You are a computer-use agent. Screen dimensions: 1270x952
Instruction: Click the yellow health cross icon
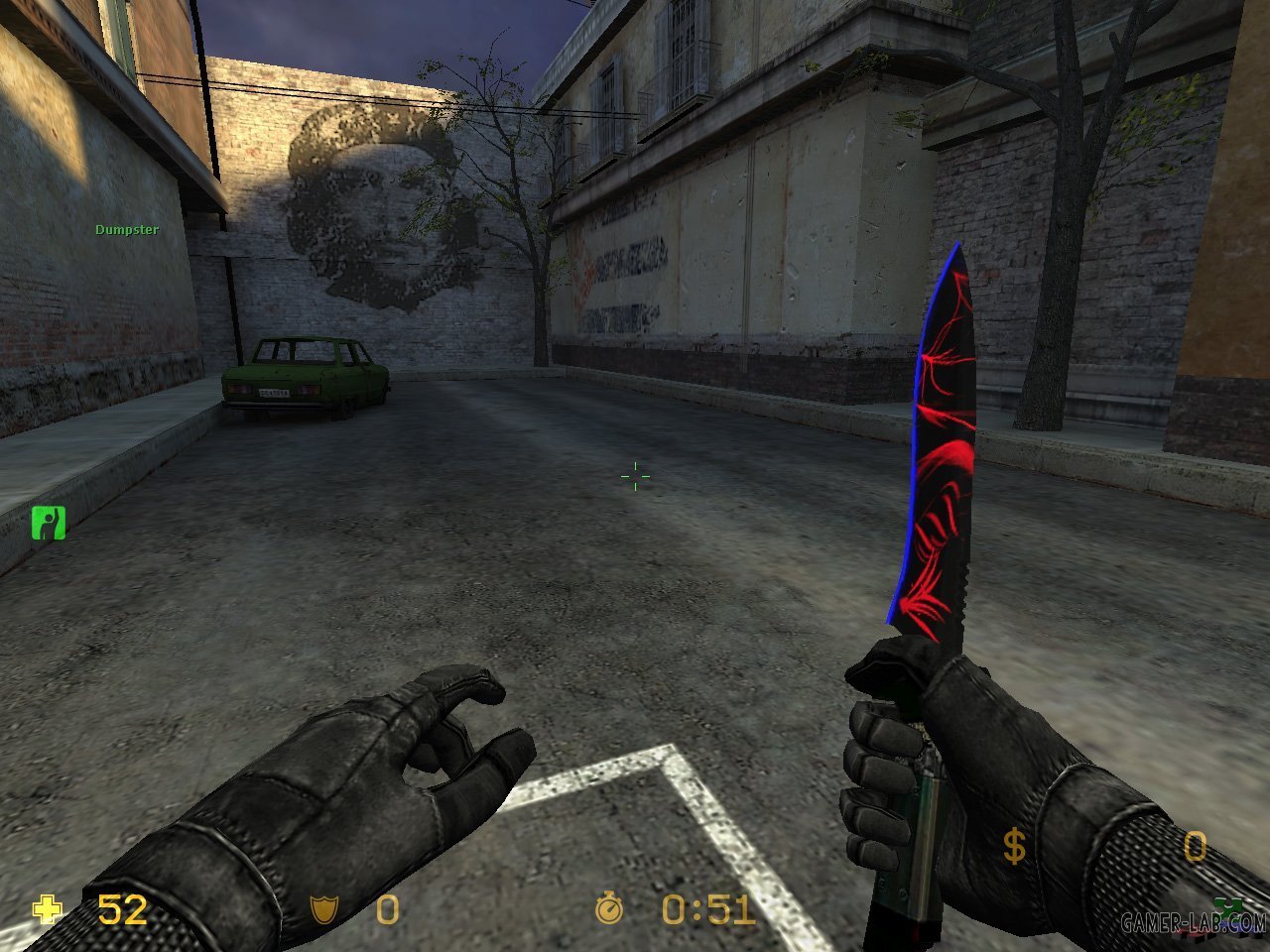click(47, 908)
